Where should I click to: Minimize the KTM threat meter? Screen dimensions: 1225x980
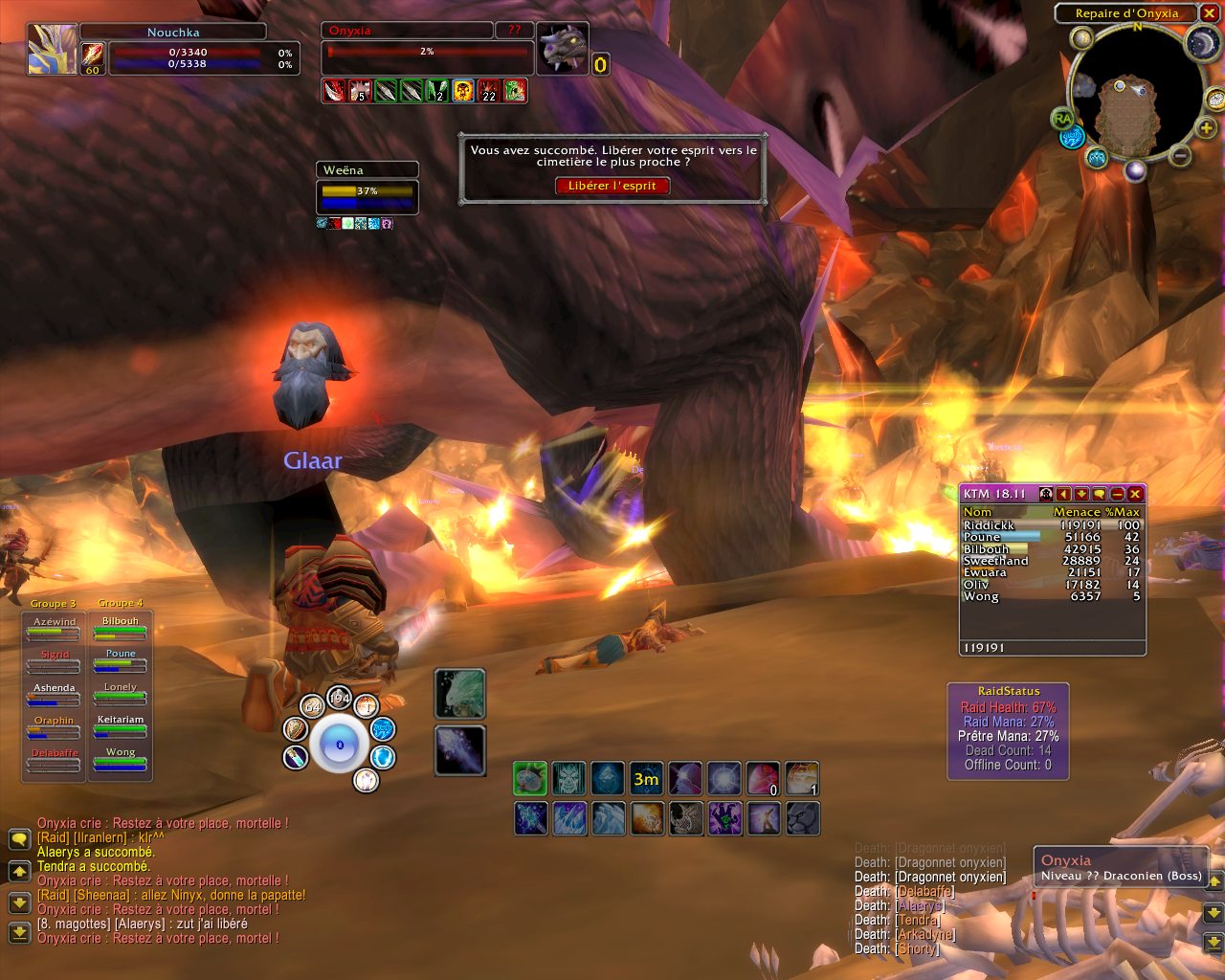point(1117,494)
